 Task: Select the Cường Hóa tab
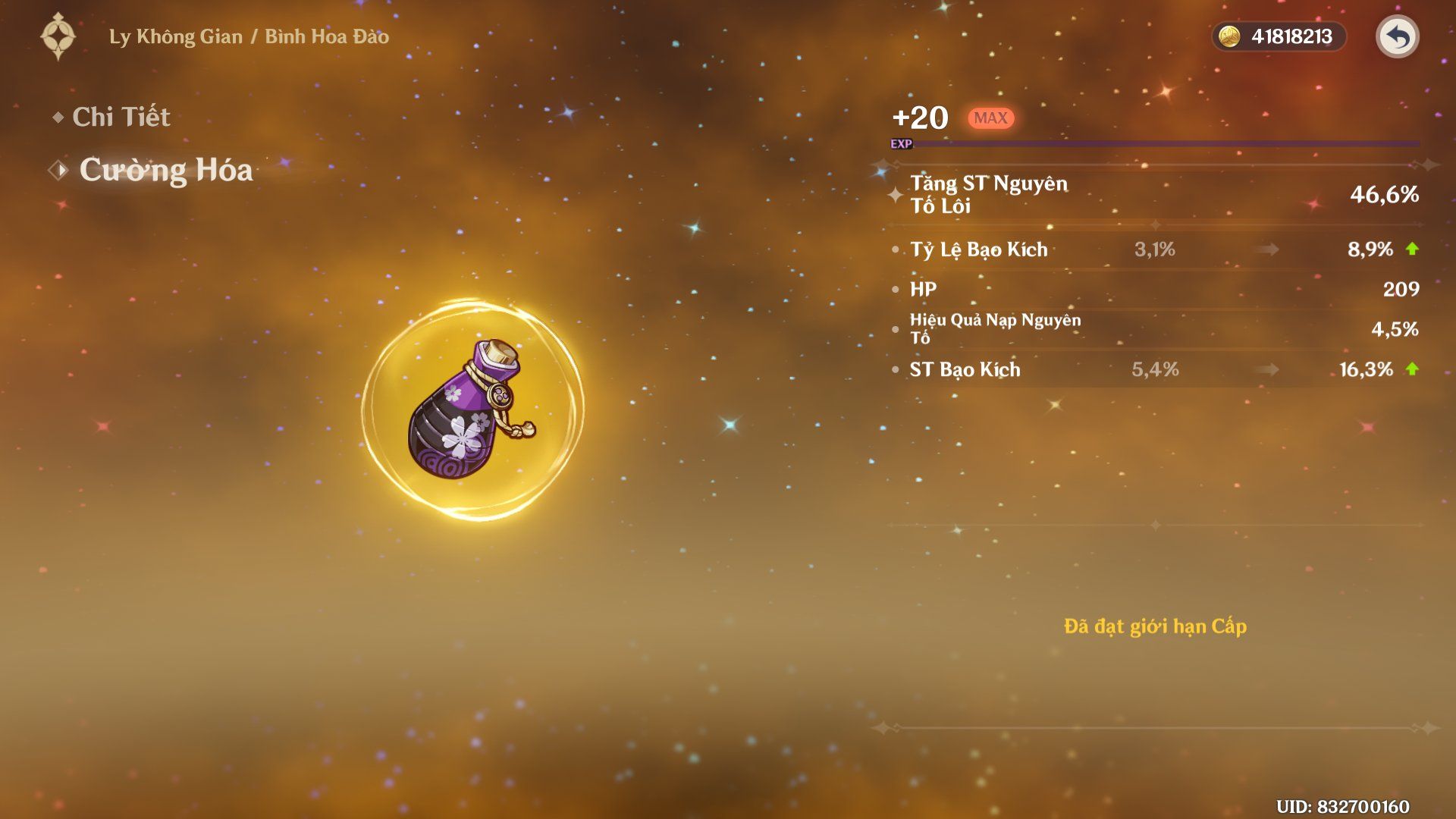click(165, 170)
